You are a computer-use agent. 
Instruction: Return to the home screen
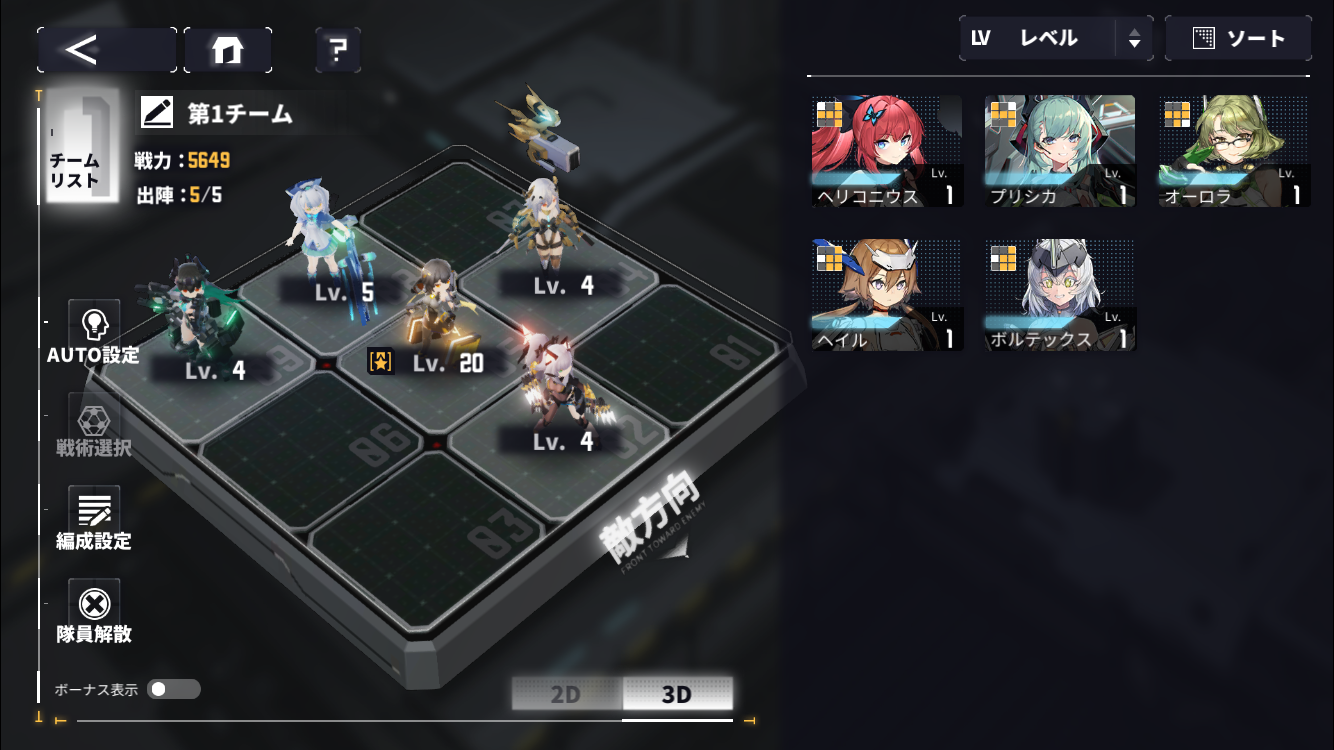(228, 49)
